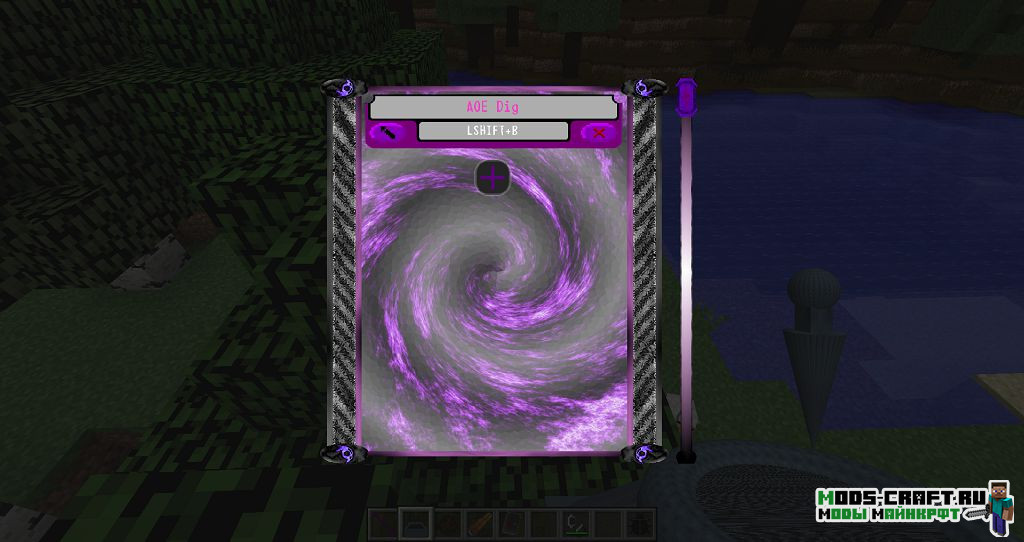This screenshot has height=542, width=1024.
Task: Click the purple scrollbar handle
Action: 686,97
